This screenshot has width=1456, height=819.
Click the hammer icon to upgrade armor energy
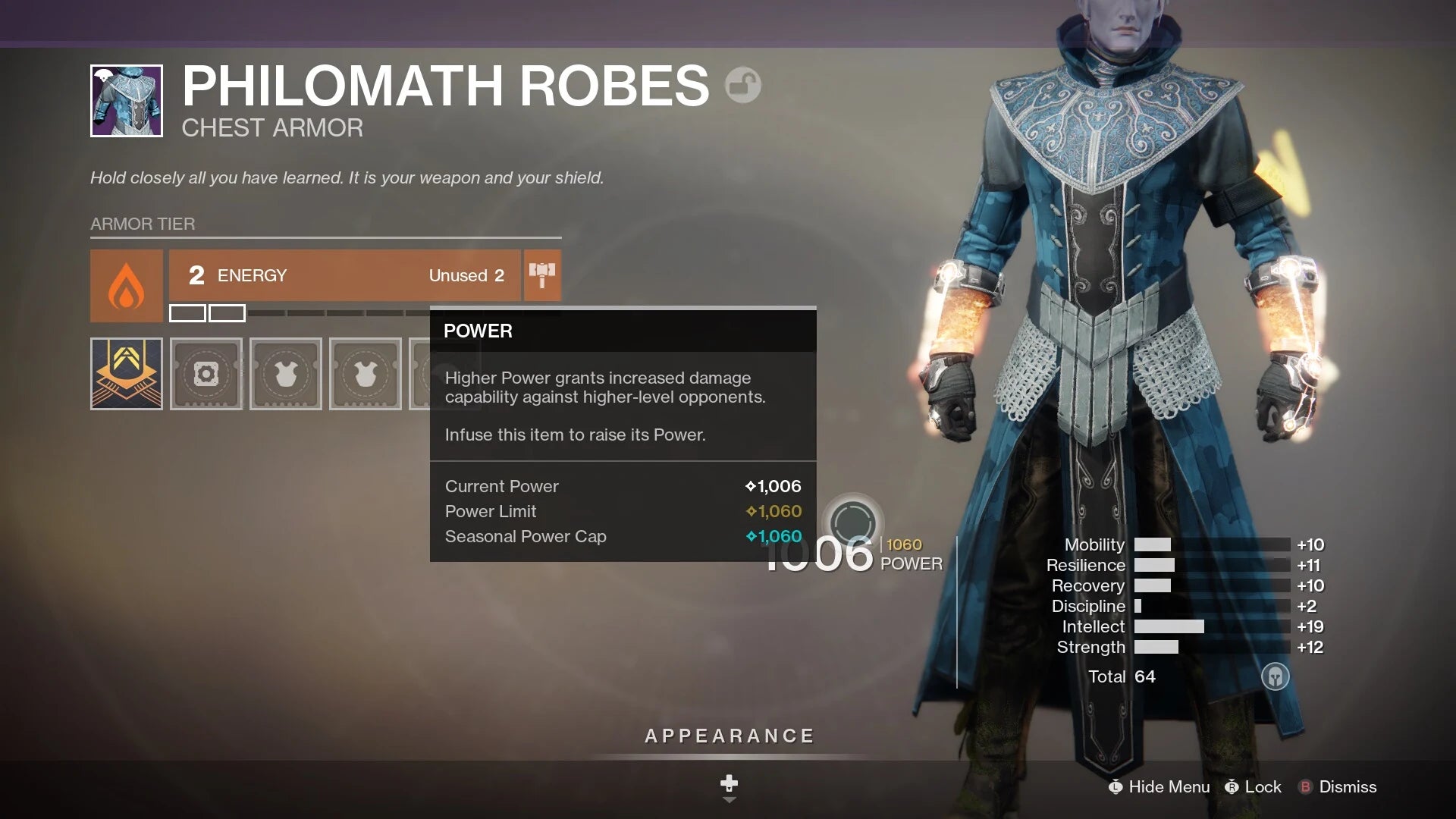(542, 275)
